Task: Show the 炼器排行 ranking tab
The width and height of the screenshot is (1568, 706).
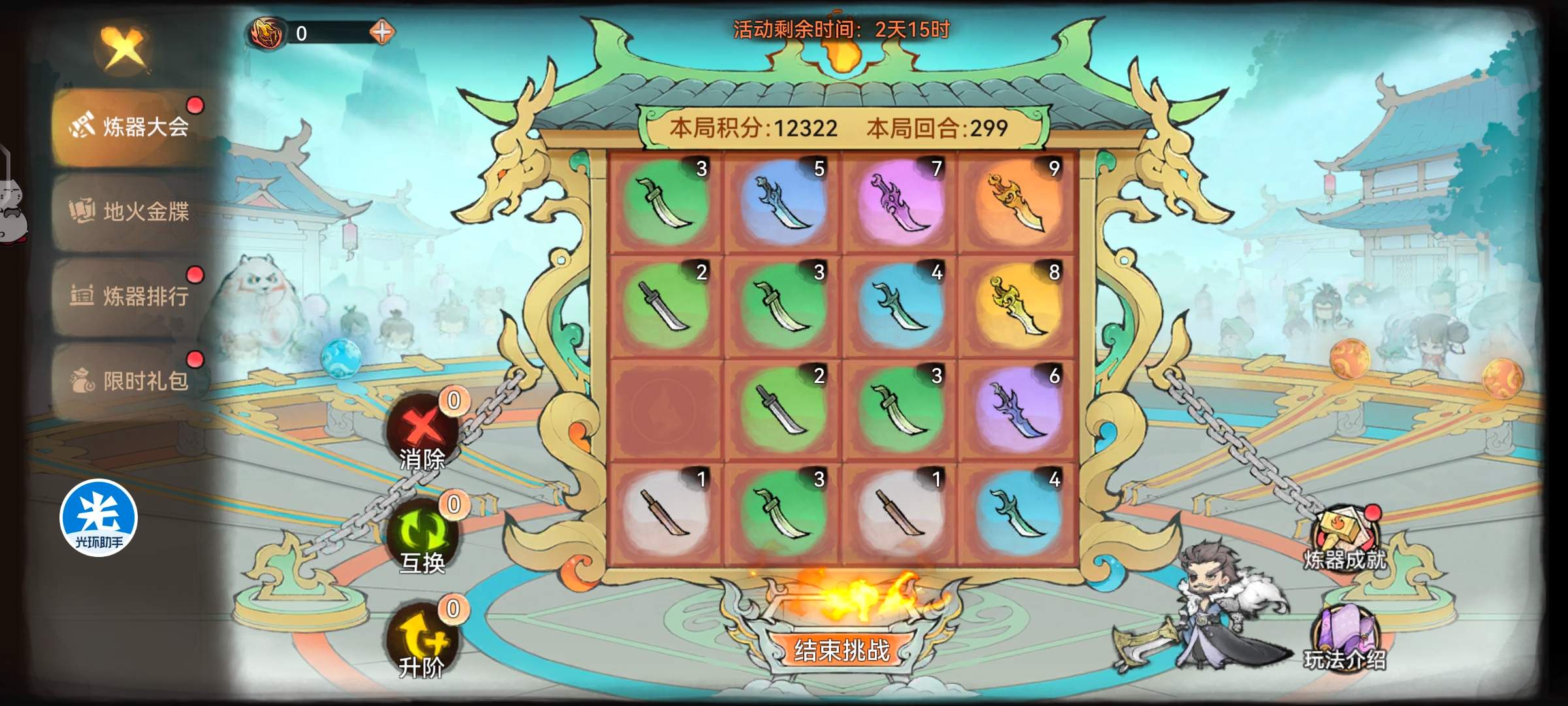Action: [131, 296]
